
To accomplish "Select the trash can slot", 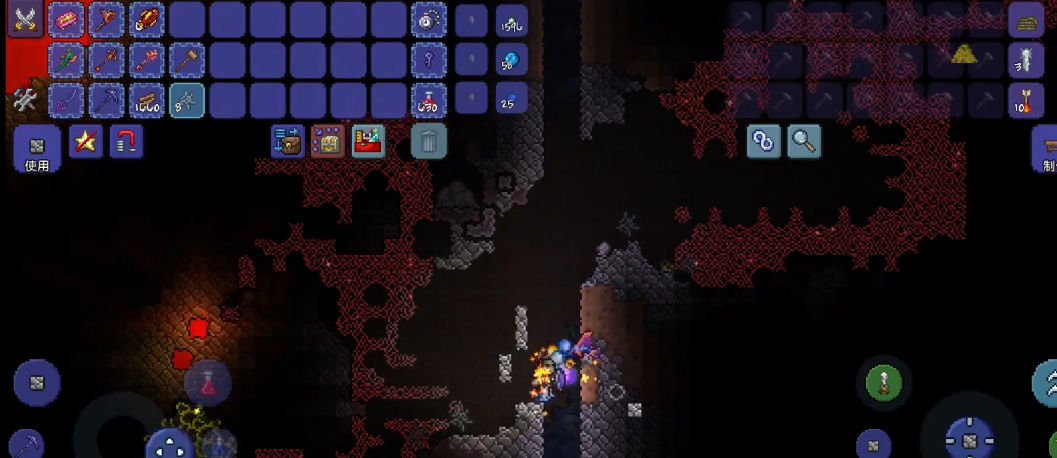I will 429,142.
